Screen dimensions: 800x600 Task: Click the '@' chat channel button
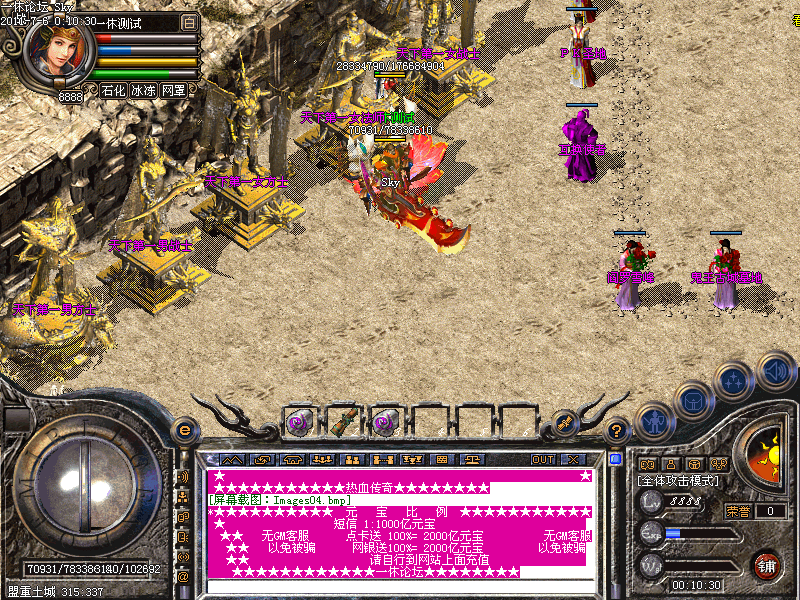[184, 577]
